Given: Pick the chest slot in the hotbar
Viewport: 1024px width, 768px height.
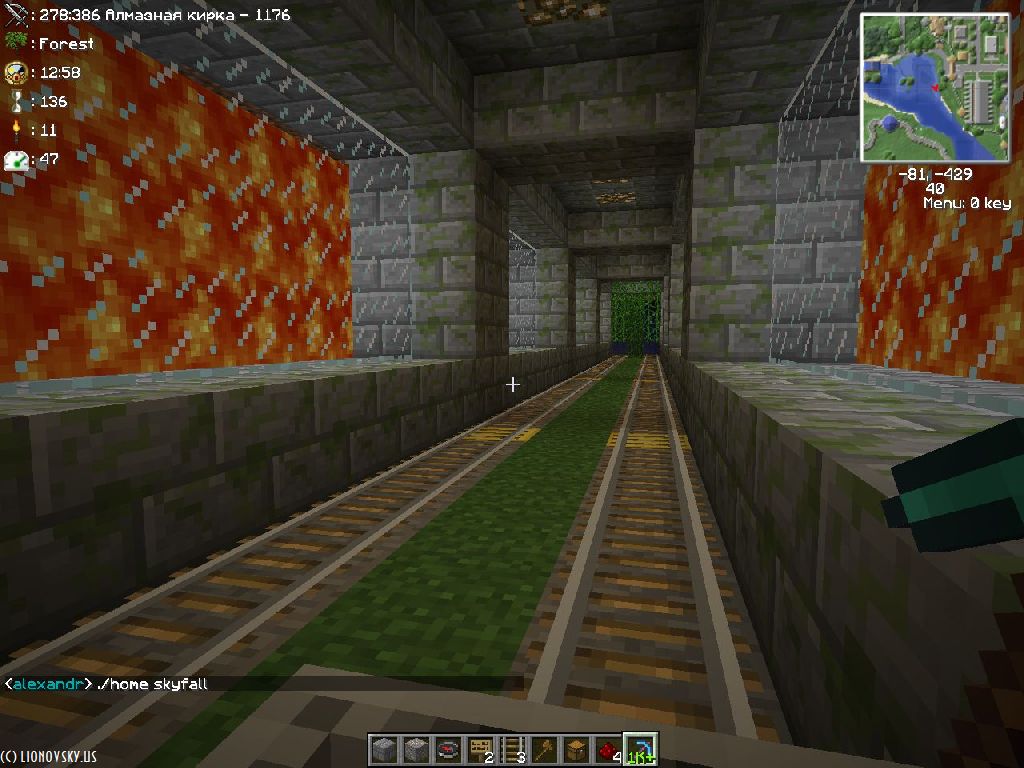Looking at the screenshot, I should [577, 750].
